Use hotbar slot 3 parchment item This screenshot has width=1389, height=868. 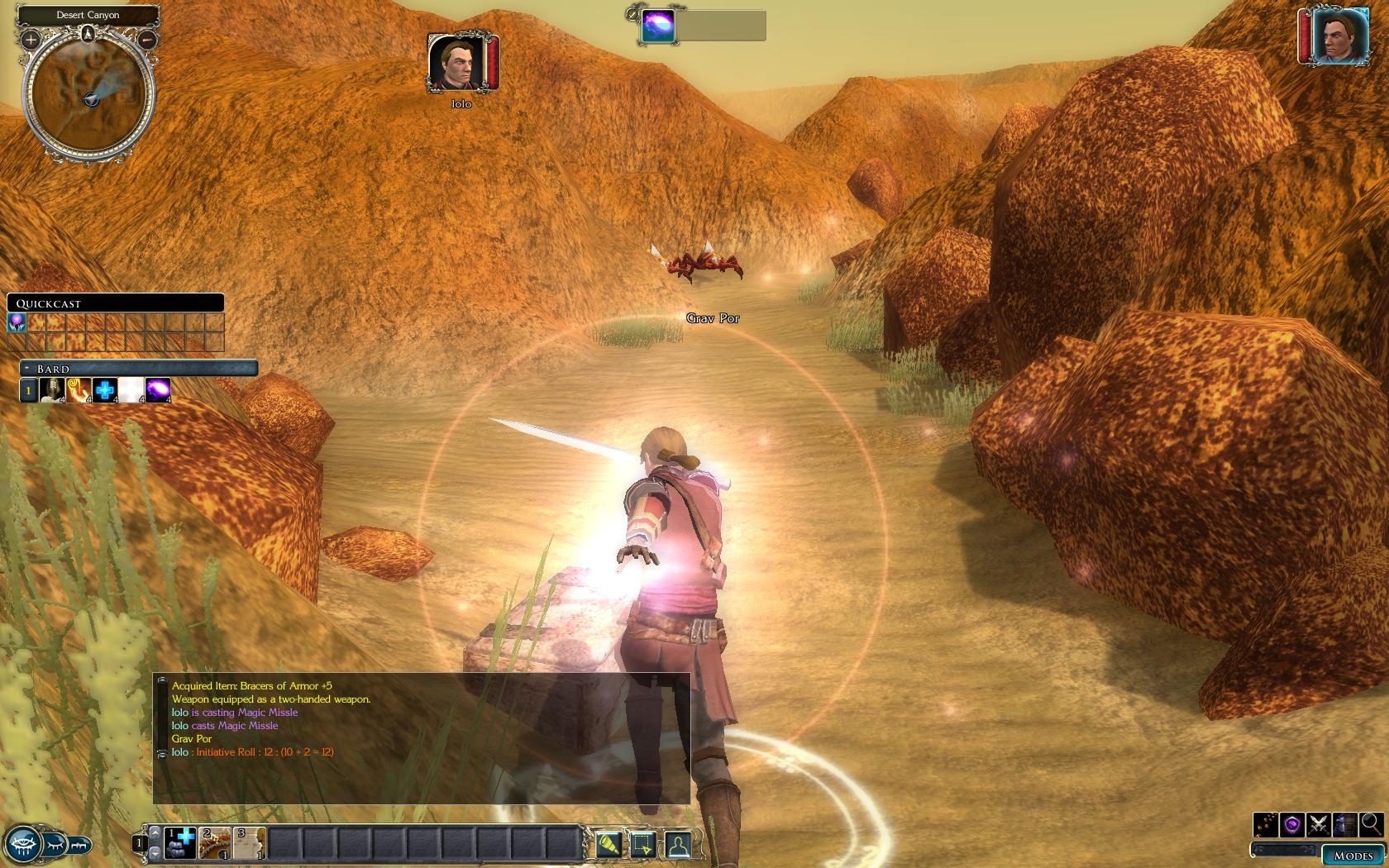click(249, 843)
